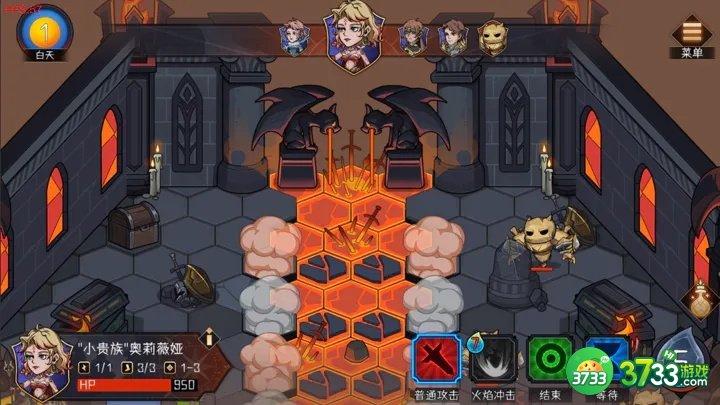Select the large active blonde portrait in turn order
720x405 pixels.
358,30
